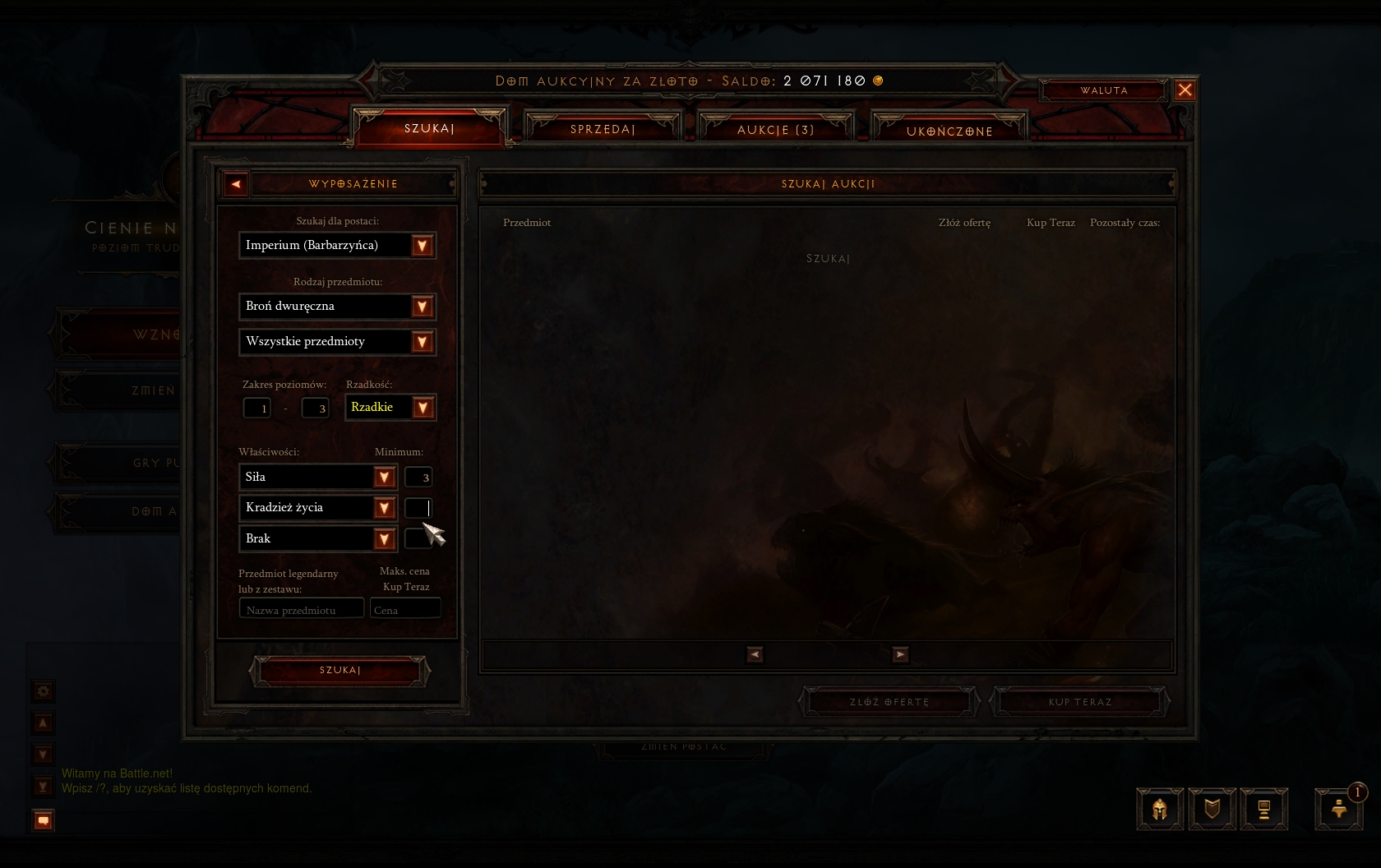The width and height of the screenshot is (1381, 868).
Task: Expand the Broń dwuręczna item type dropdown
Action: [422, 307]
